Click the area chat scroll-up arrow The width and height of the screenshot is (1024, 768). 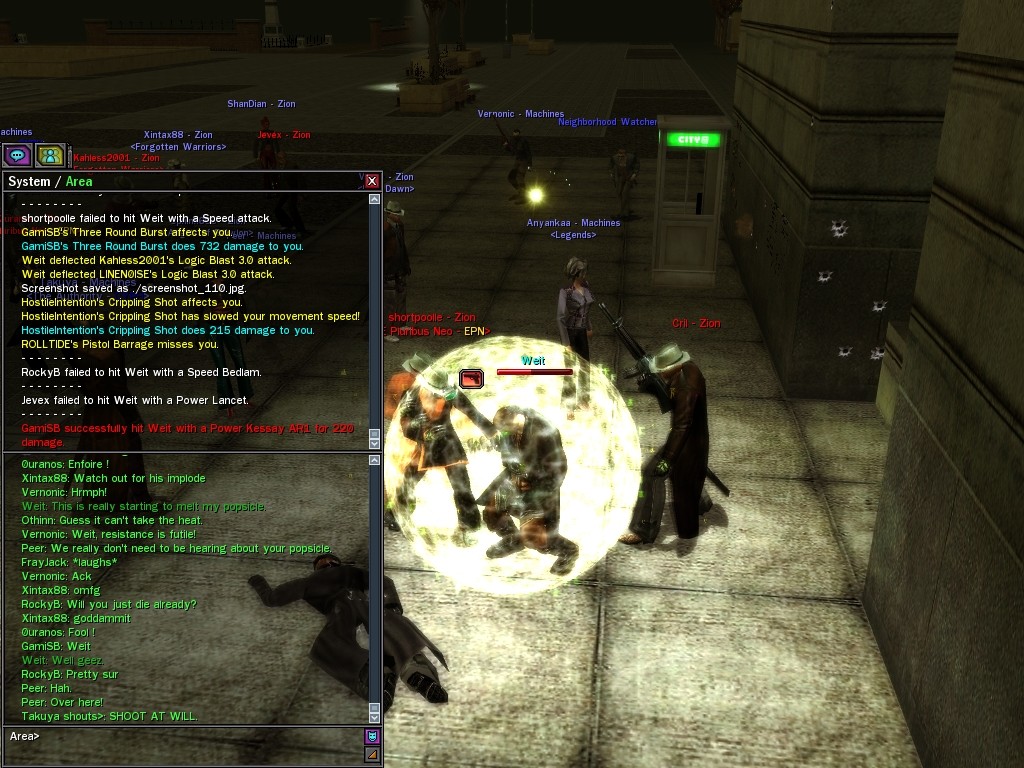pyautogui.click(x=375, y=461)
